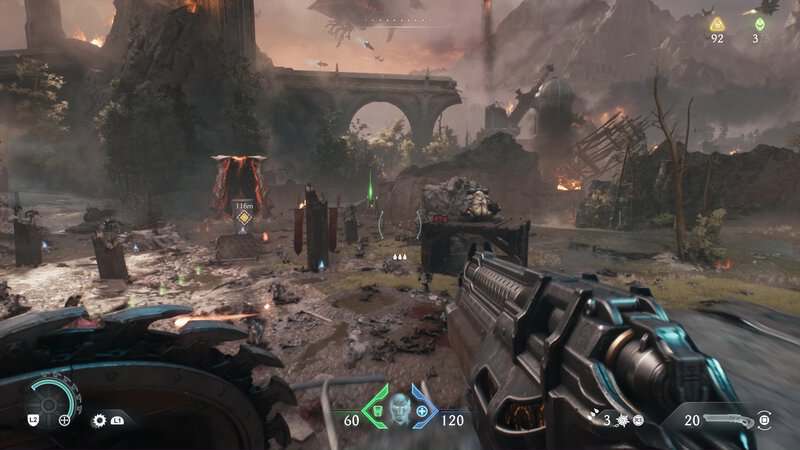Click the blue health cross icon
Image resolution: width=800 pixels, height=450 pixels.
tap(422, 411)
